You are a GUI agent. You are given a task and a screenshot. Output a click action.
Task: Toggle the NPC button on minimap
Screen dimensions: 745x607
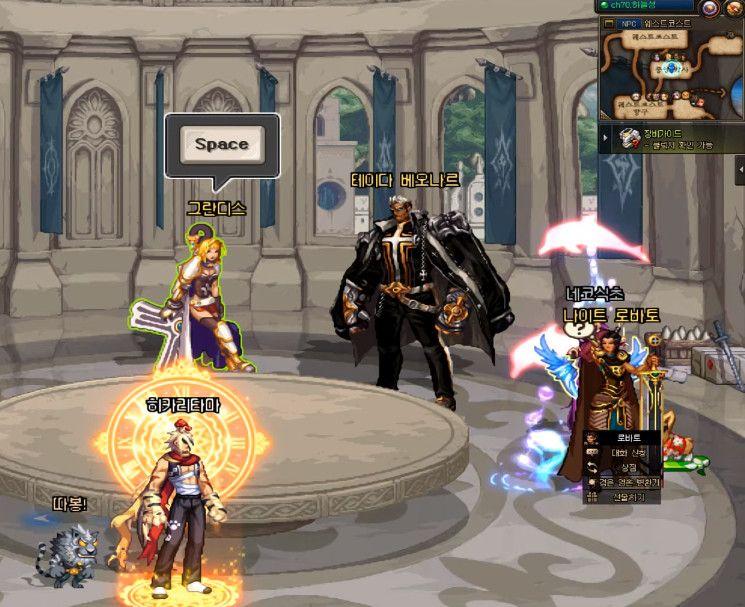628,23
